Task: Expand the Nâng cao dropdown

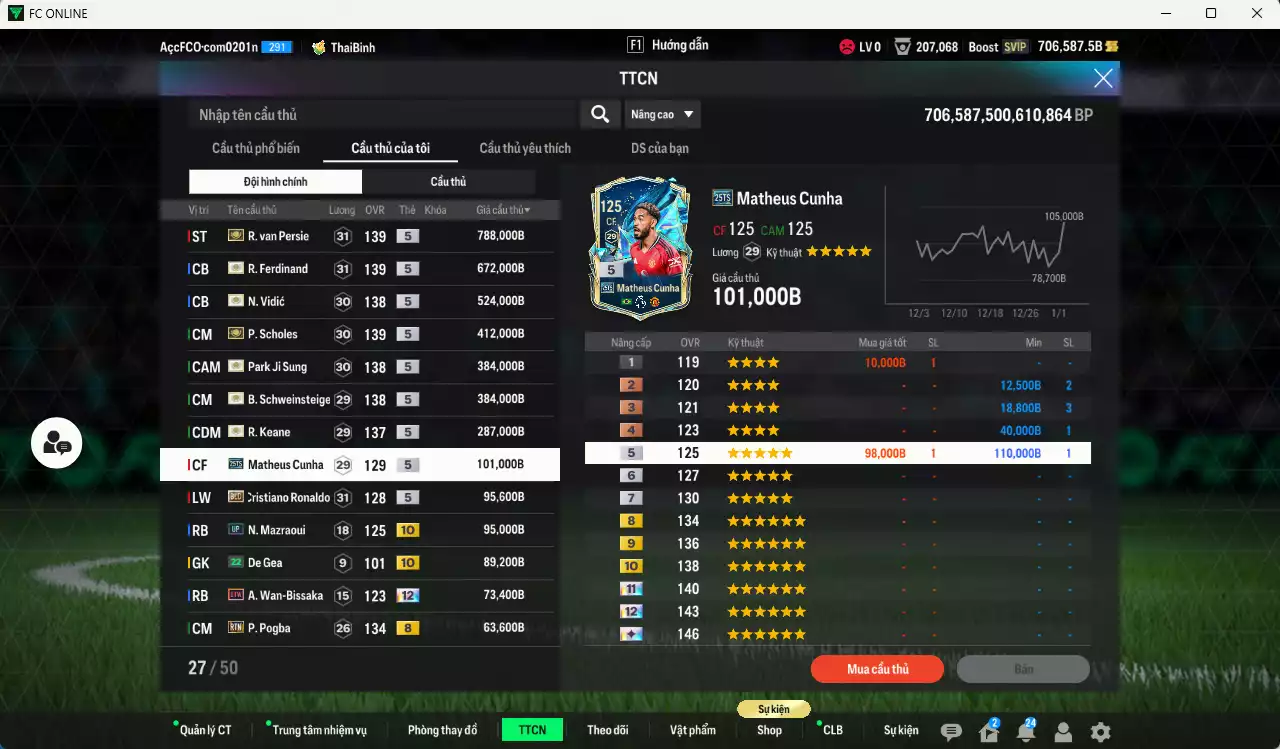Action: pos(662,114)
